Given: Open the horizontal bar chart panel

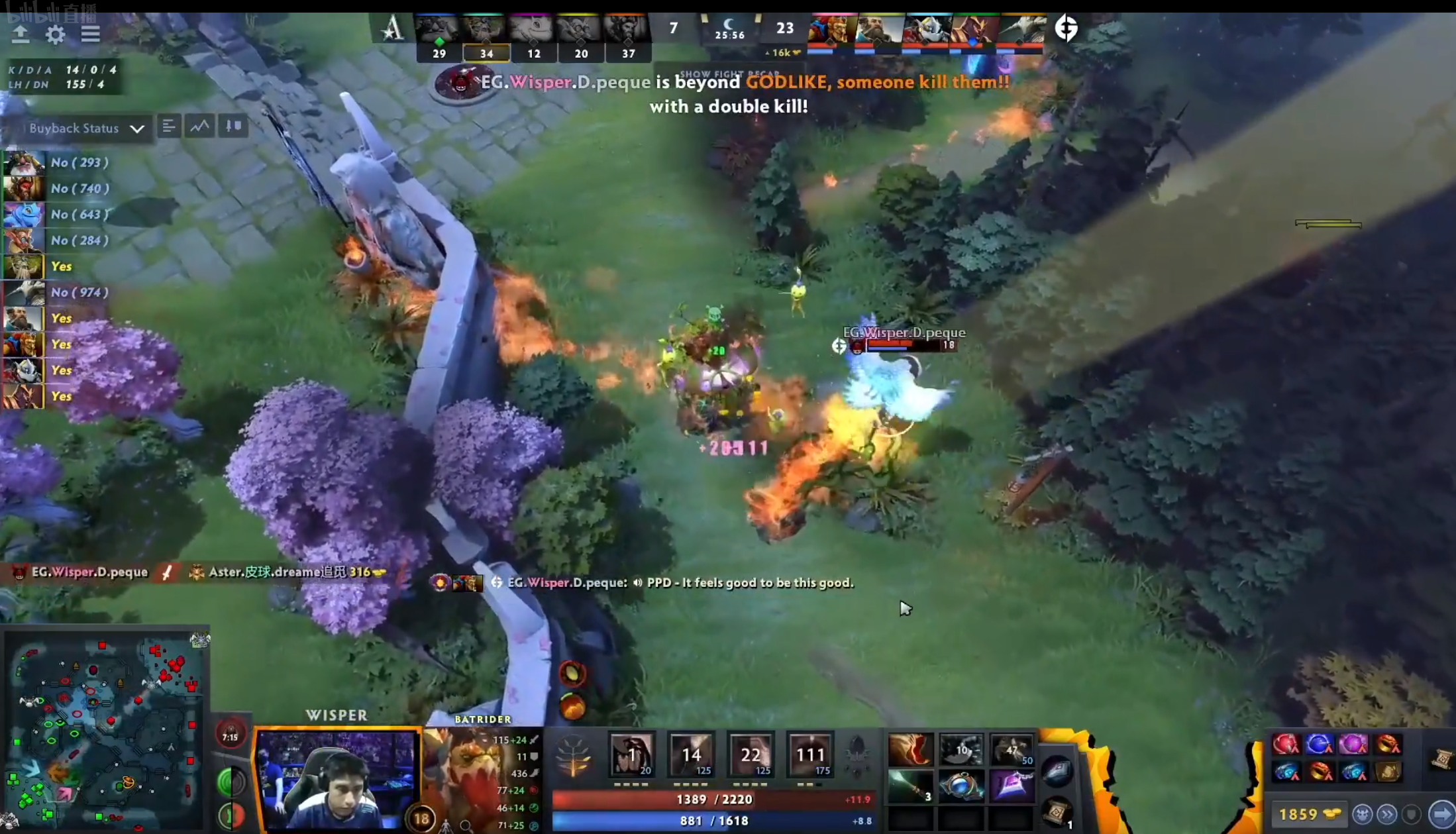Looking at the screenshot, I should [x=169, y=126].
